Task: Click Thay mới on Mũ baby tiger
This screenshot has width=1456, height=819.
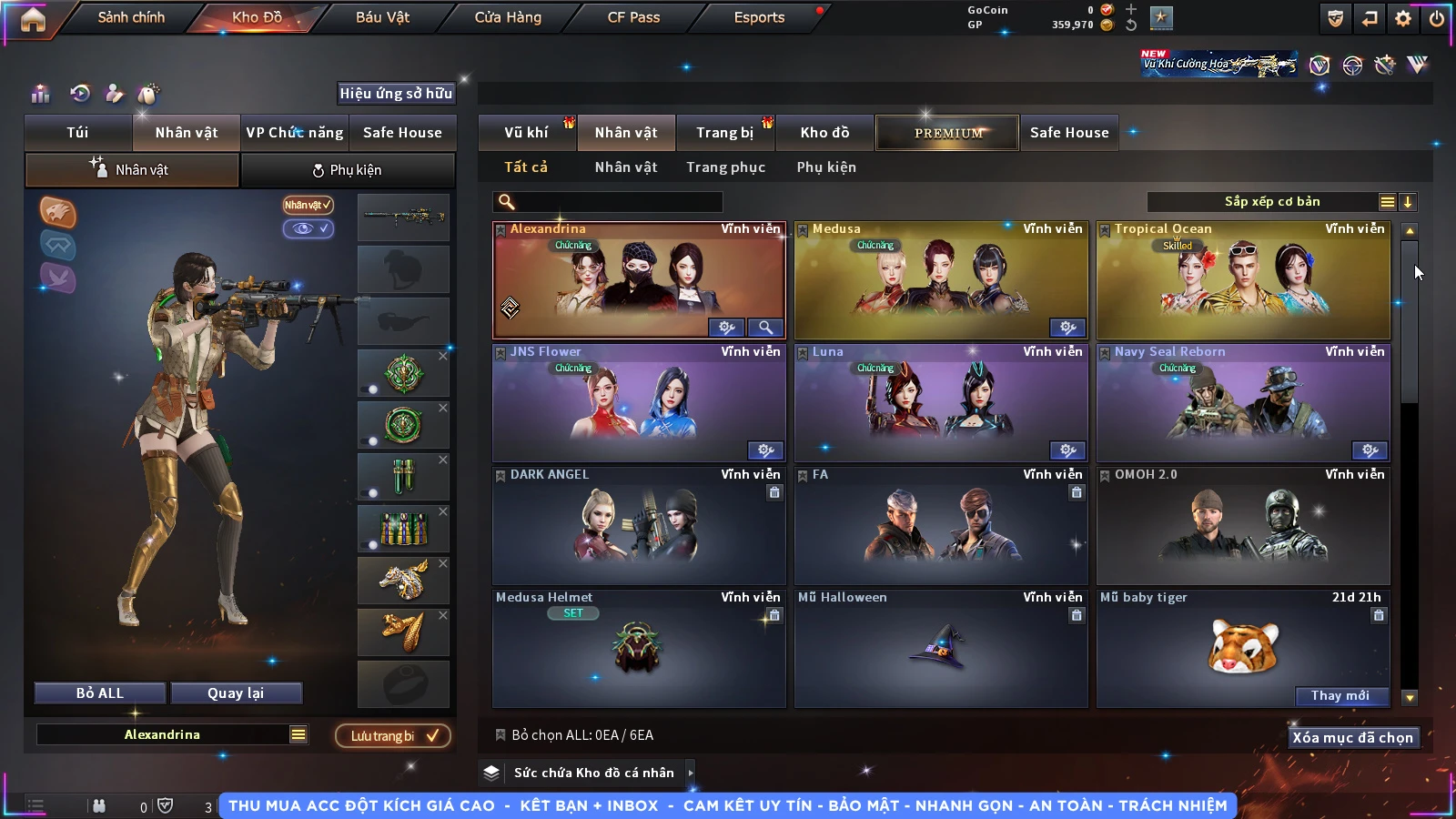Action: (1340, 696)
